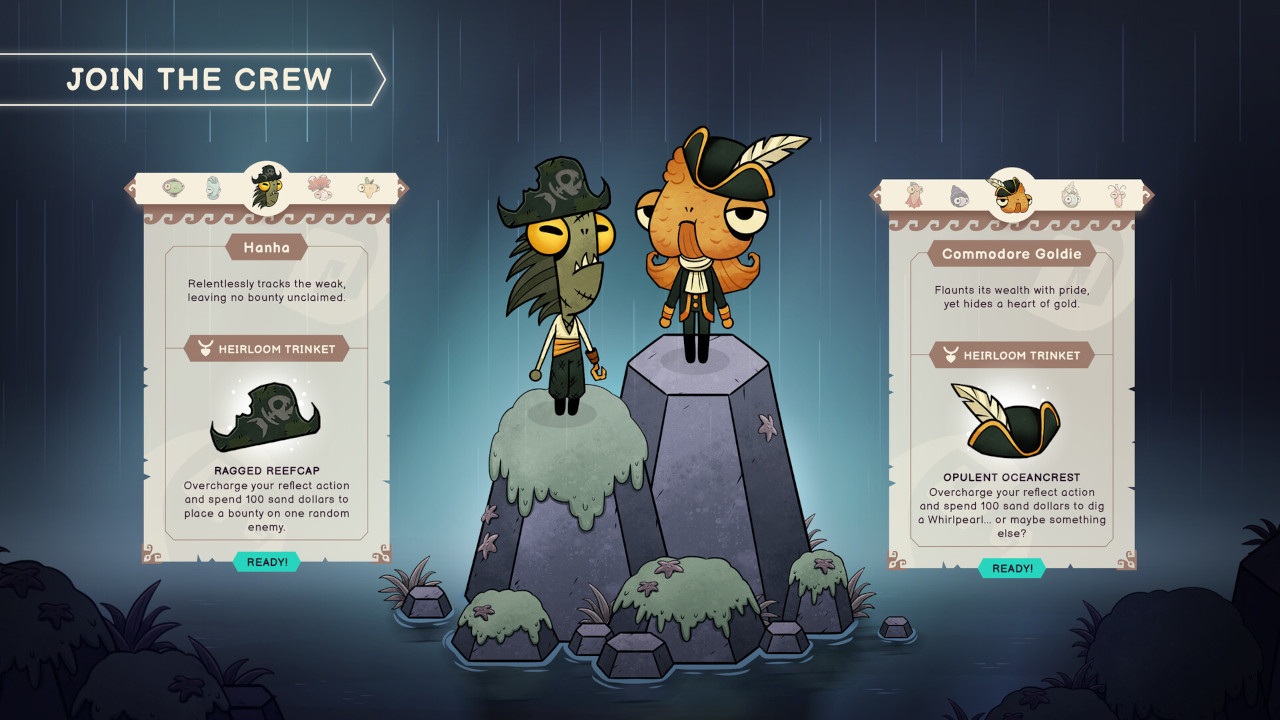Click the green flatfish icon on Hanha's panel
1280x720 pixels.
coord(172,187)
